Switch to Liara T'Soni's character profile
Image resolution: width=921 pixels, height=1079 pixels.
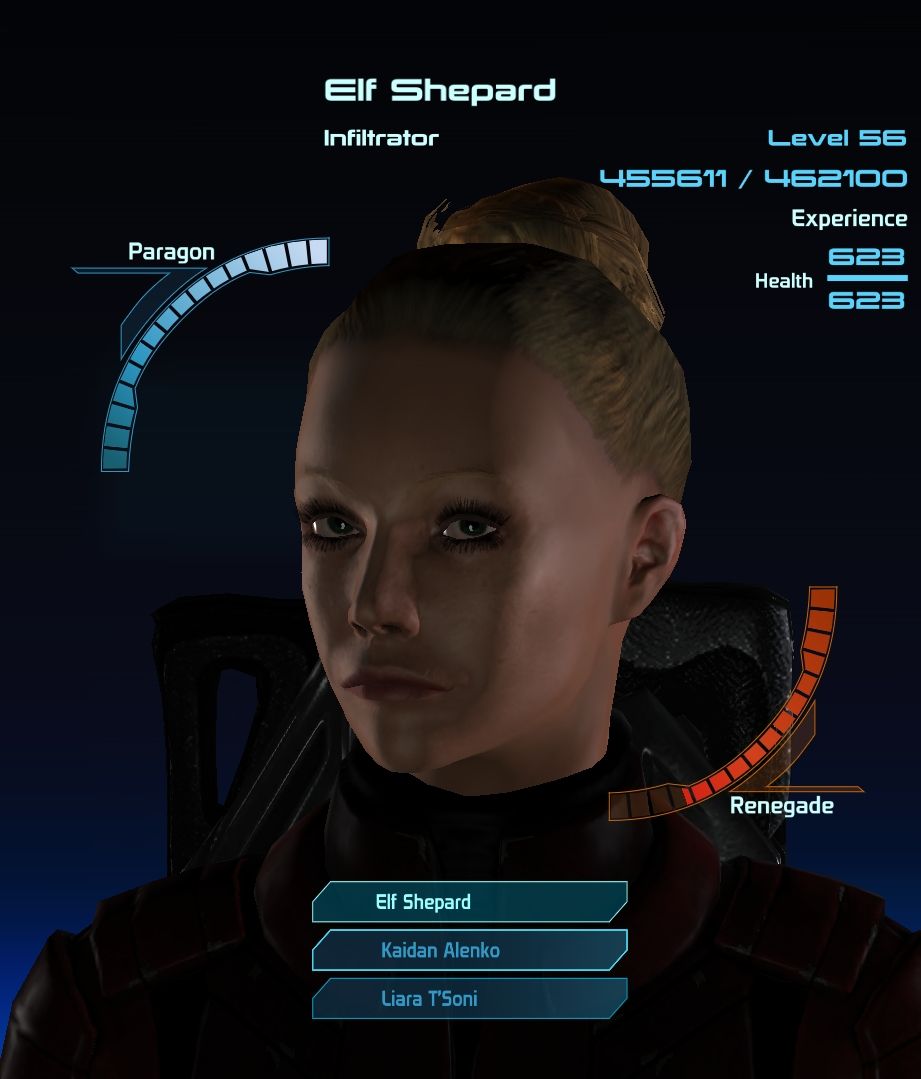(469, 998)
